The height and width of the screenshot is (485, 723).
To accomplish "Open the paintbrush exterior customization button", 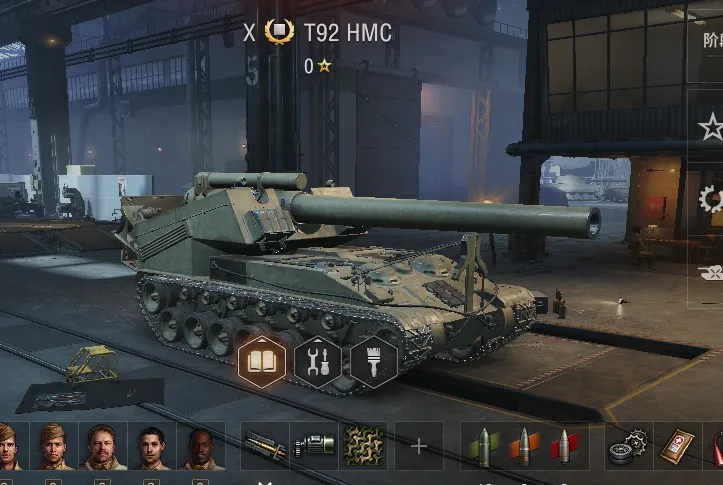I will [x=374, y=361].
